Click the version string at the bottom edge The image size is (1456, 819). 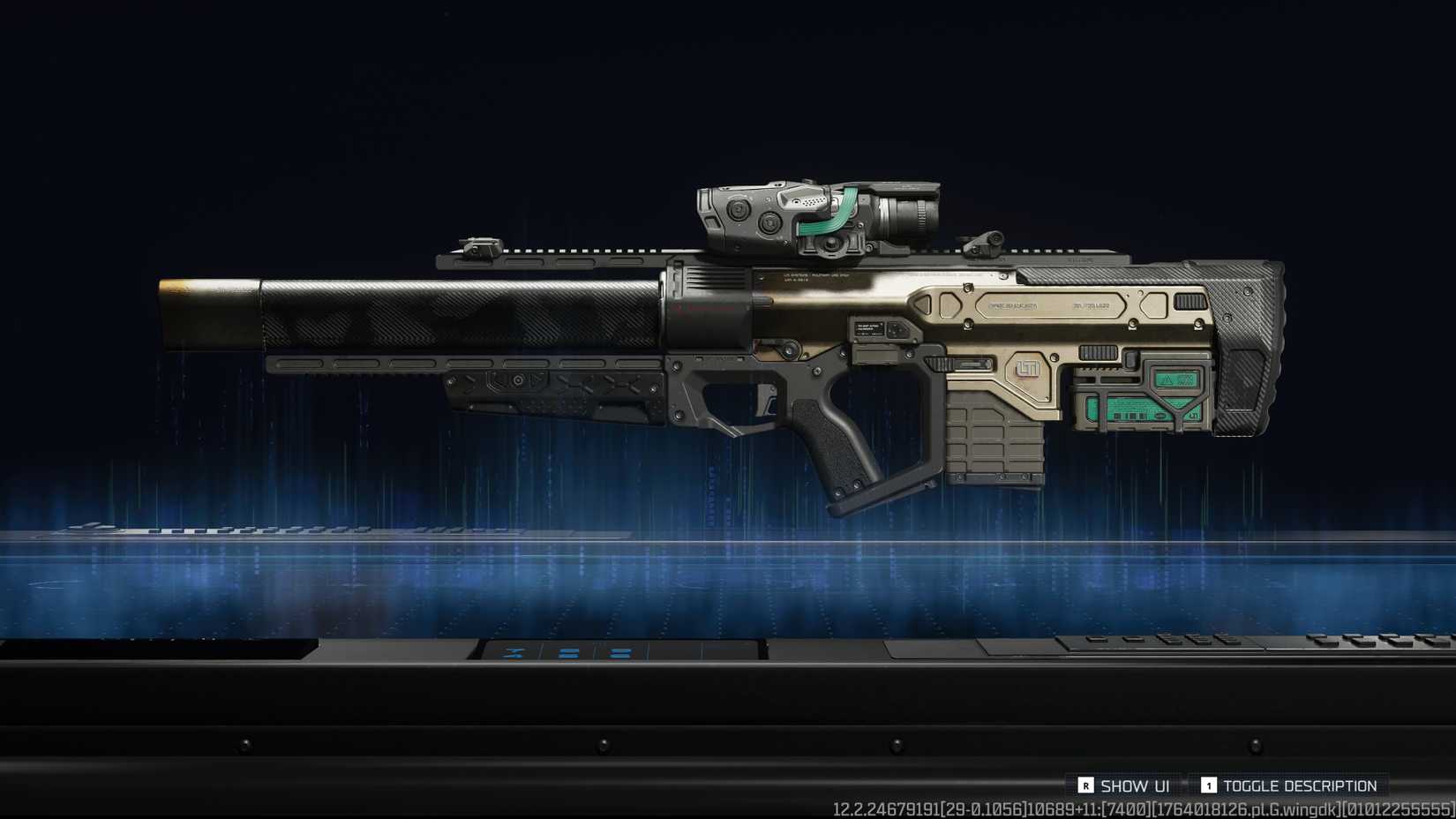[1138, 808]
